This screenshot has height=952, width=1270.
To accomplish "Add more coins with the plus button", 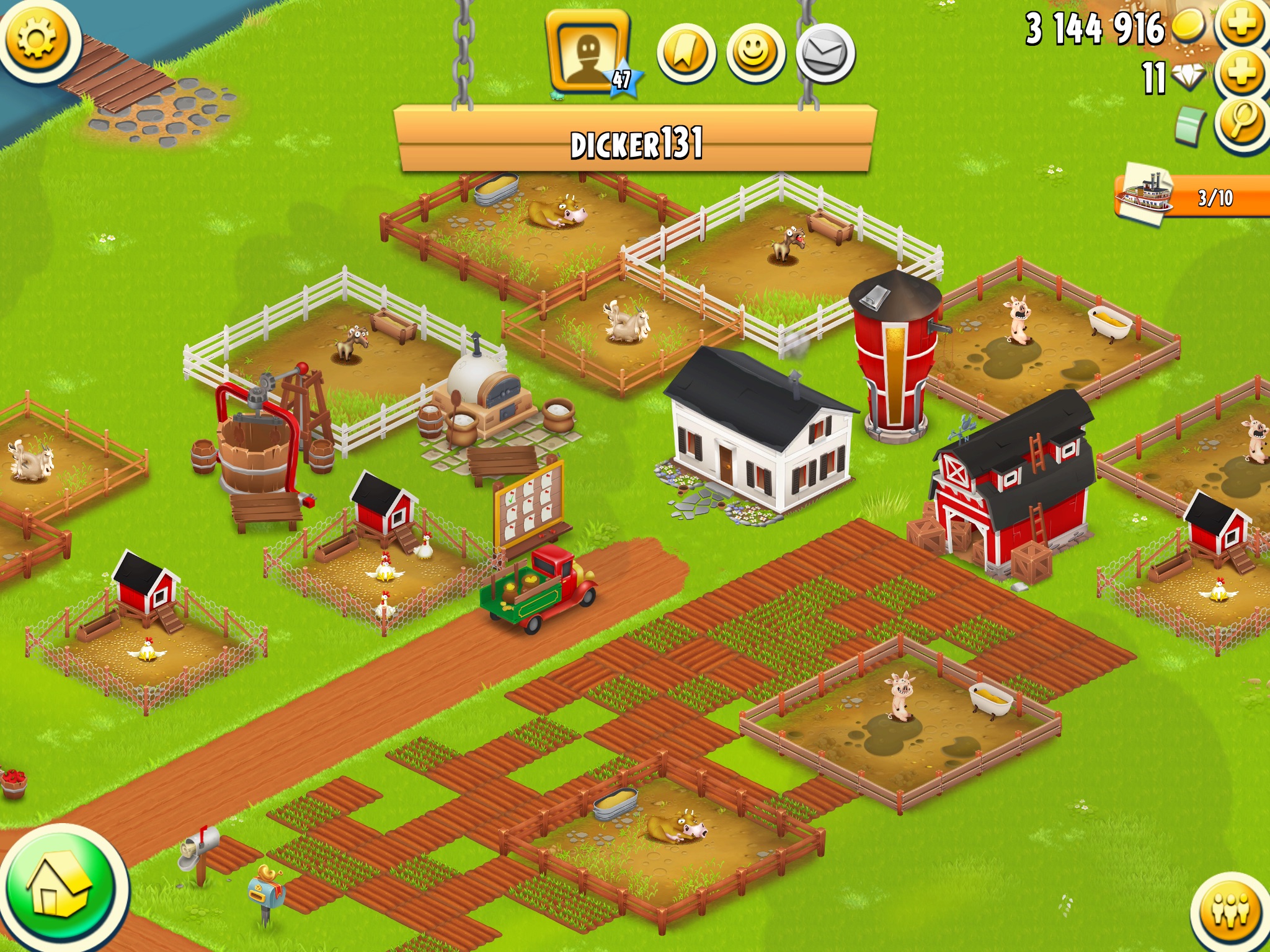I will click(x=1241, y=25).
